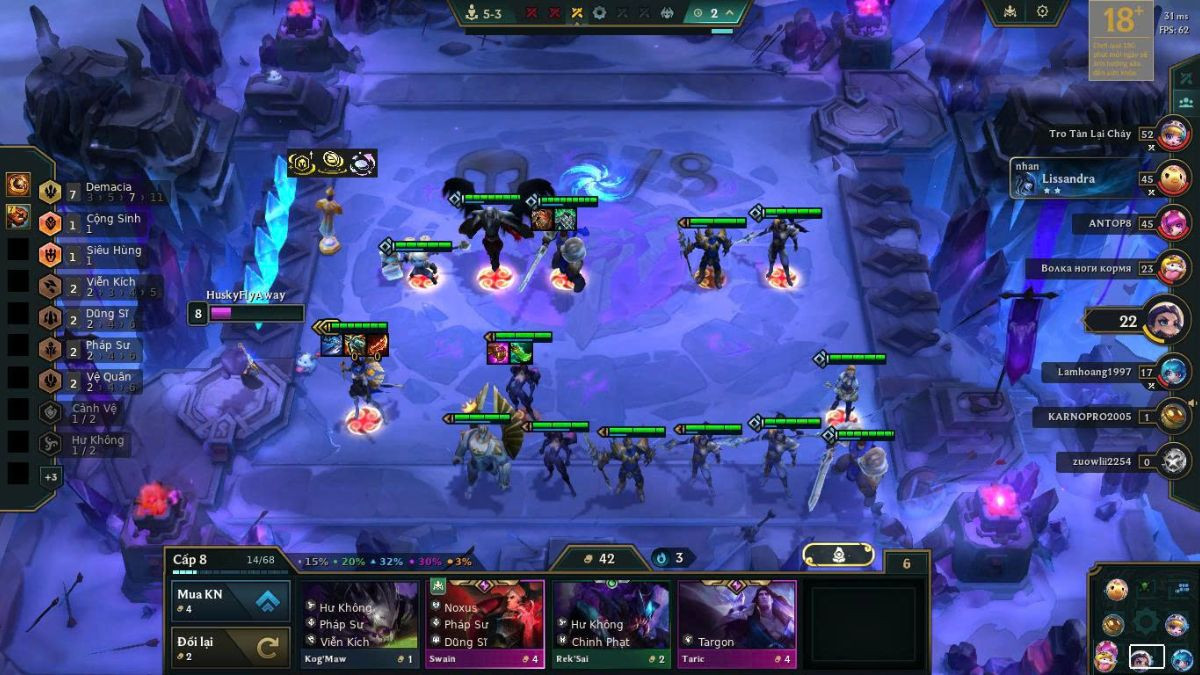Scout the Lissandra player row
Image resolution: width=1200 pixels, height=675 pixels.
pyautogui.click(x=1080, y=179)
